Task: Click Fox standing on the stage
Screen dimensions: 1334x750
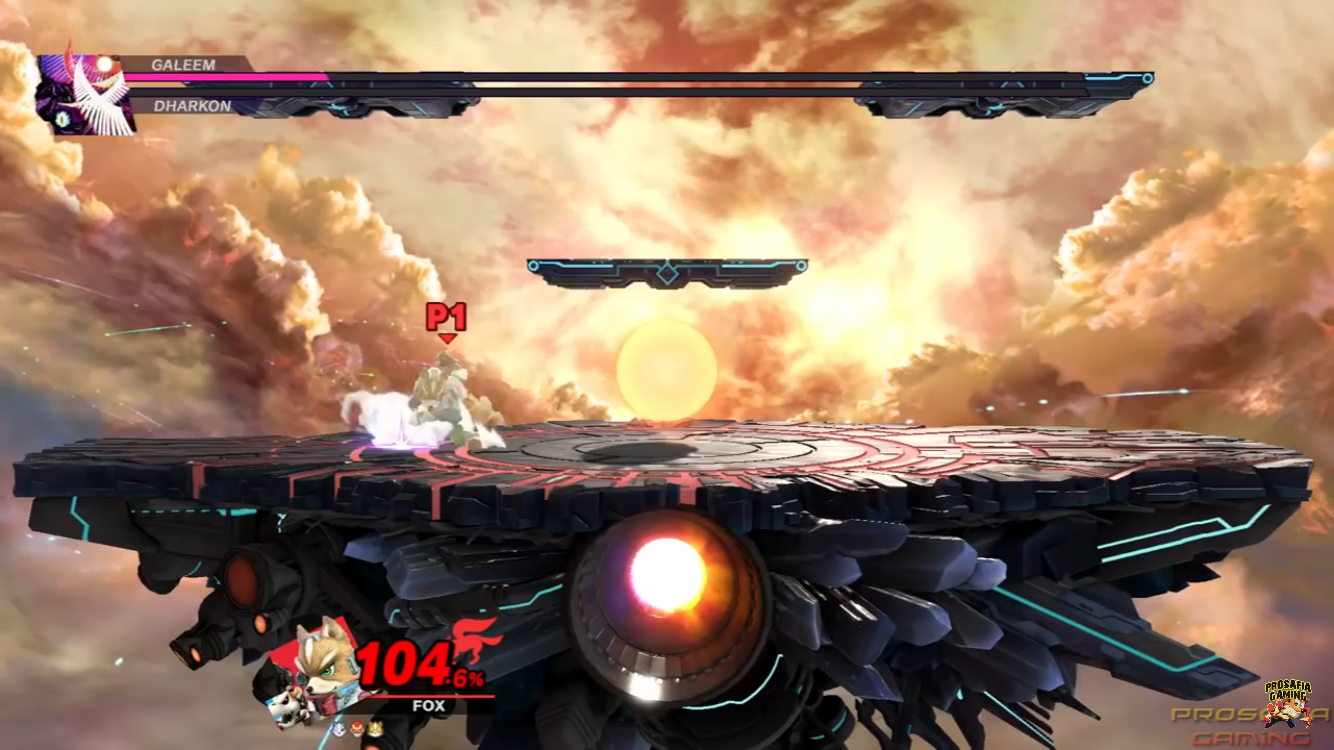Action: (440, 400)
